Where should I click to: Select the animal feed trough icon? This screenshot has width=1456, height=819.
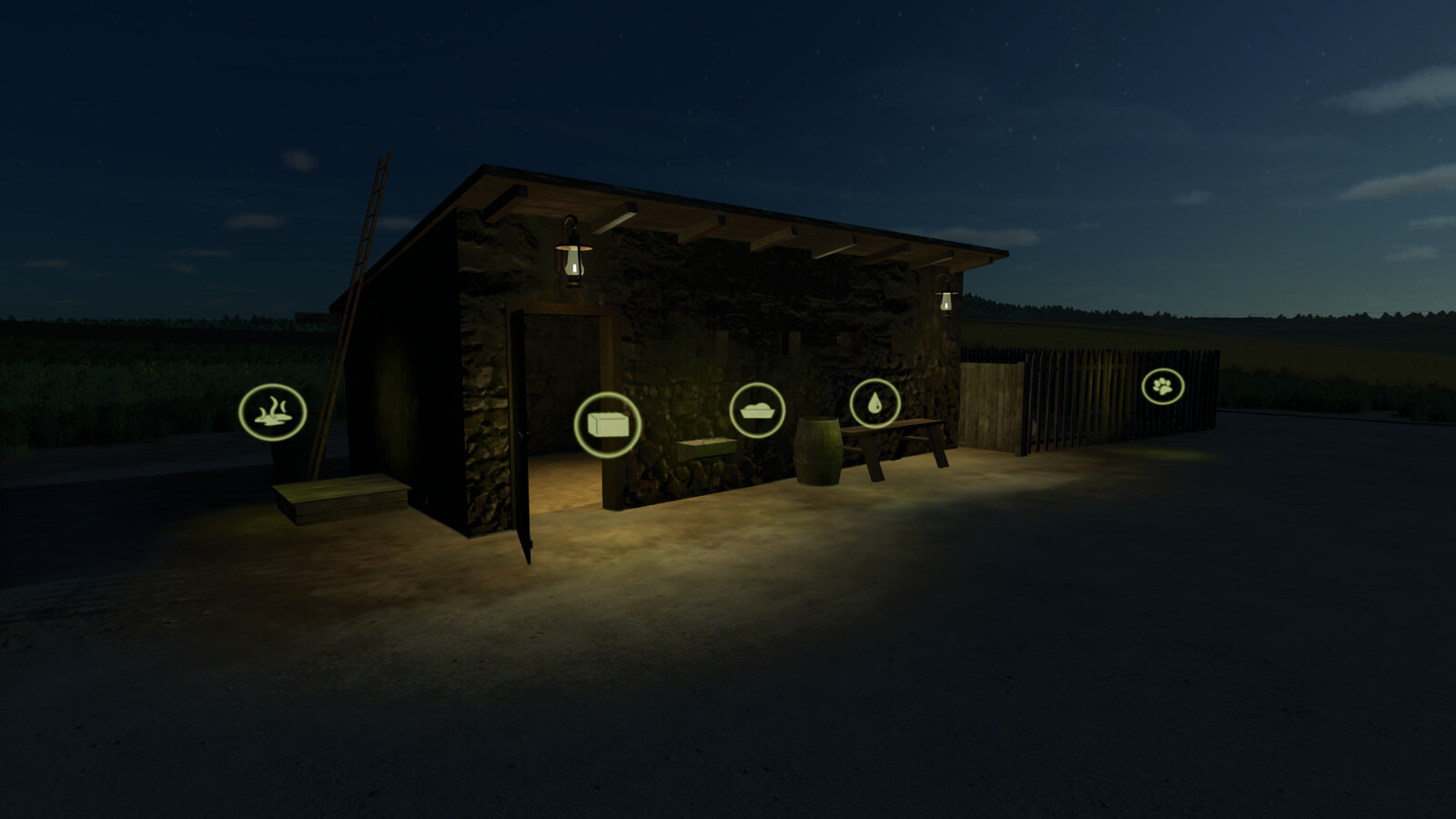coord(758,411)
